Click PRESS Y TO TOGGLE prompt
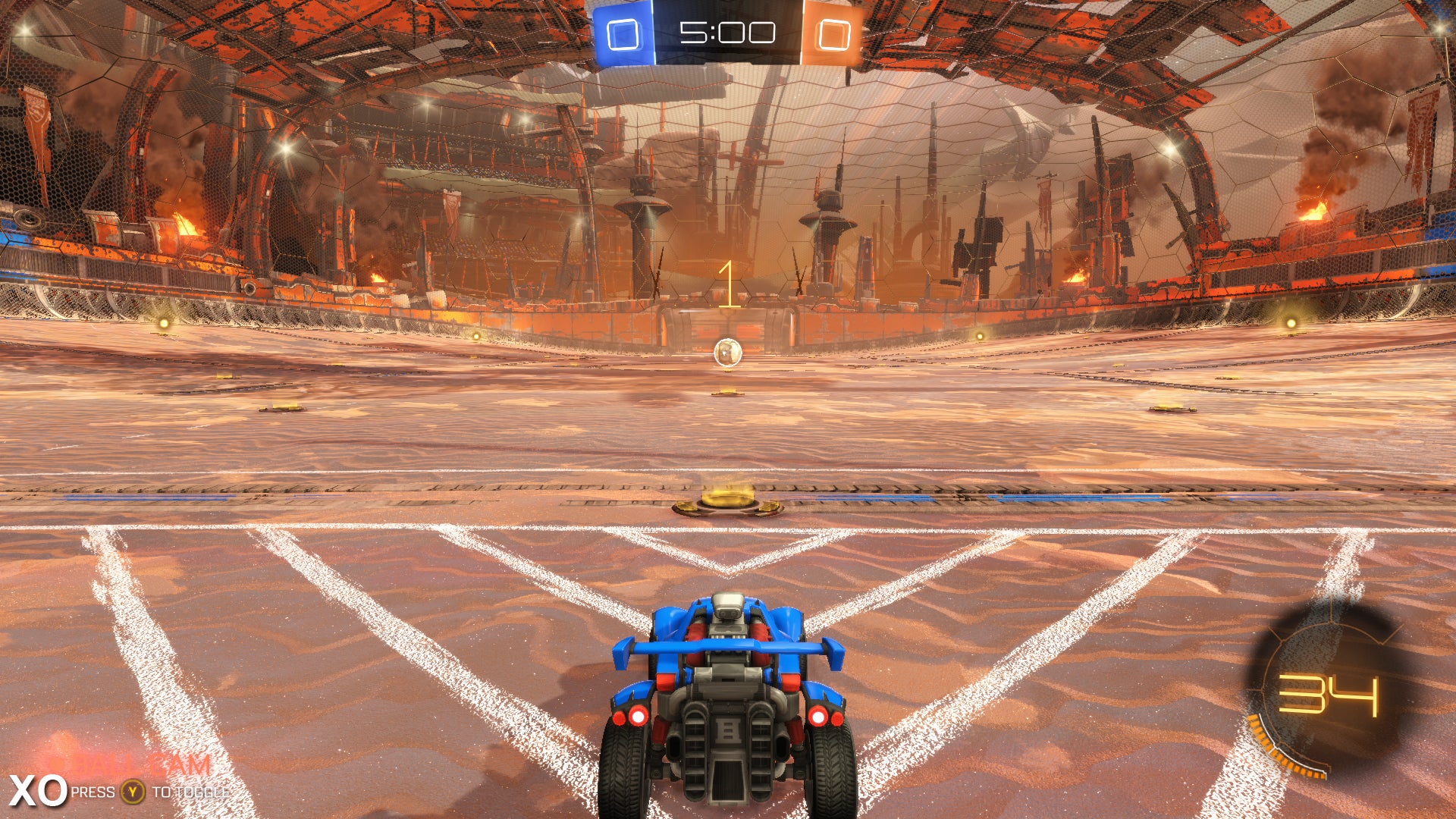The width and height of the screenshot is (1456, 819). 152,791
